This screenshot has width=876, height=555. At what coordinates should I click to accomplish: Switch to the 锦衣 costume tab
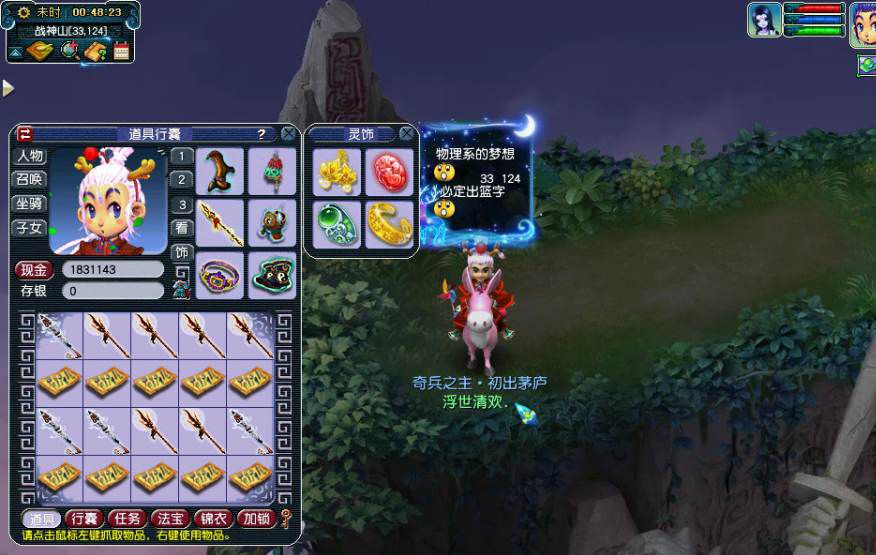tap(212, 518)
